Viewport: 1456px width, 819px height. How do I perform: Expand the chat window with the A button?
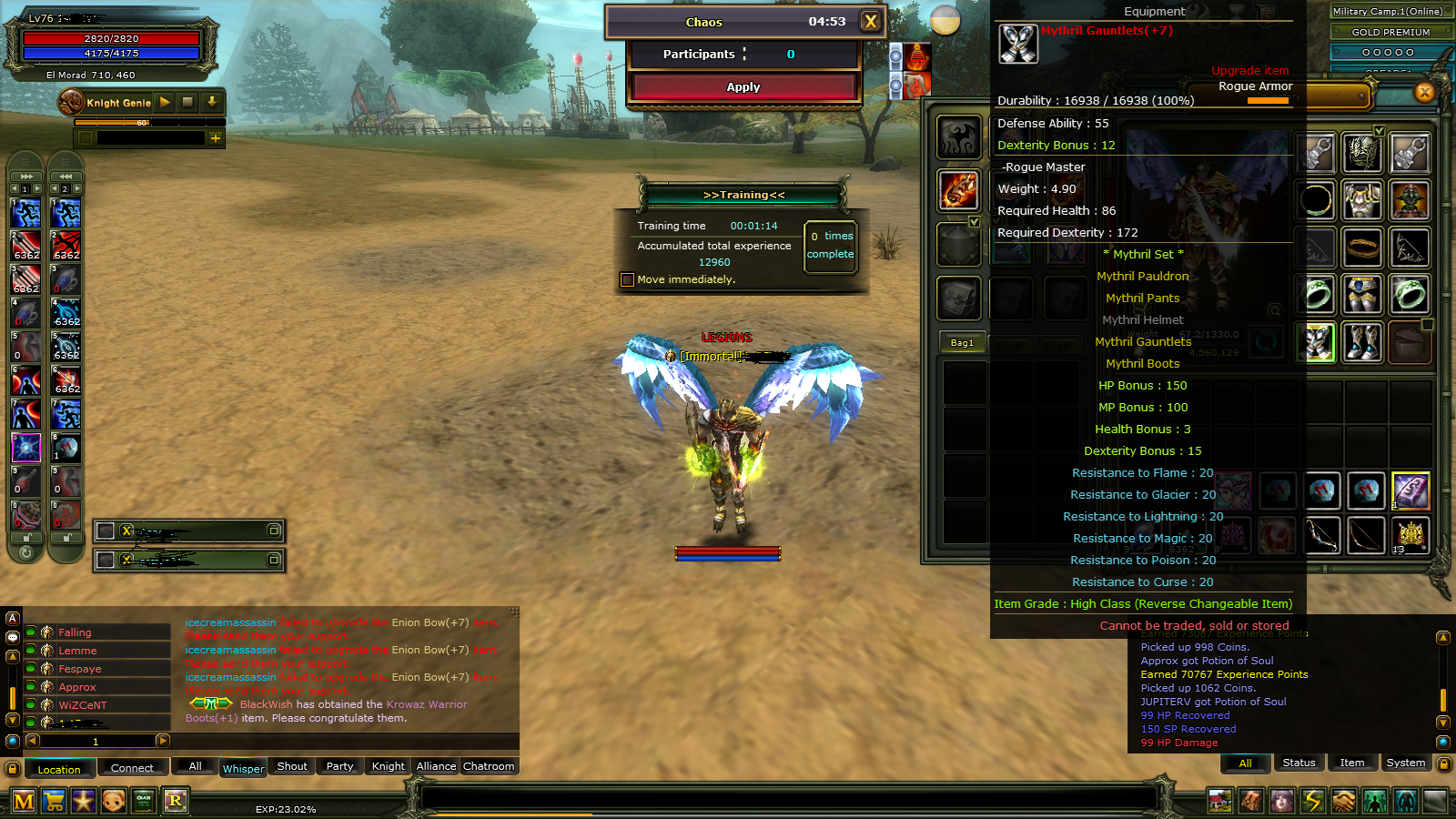pyautogui.click(x=12, y=618)
